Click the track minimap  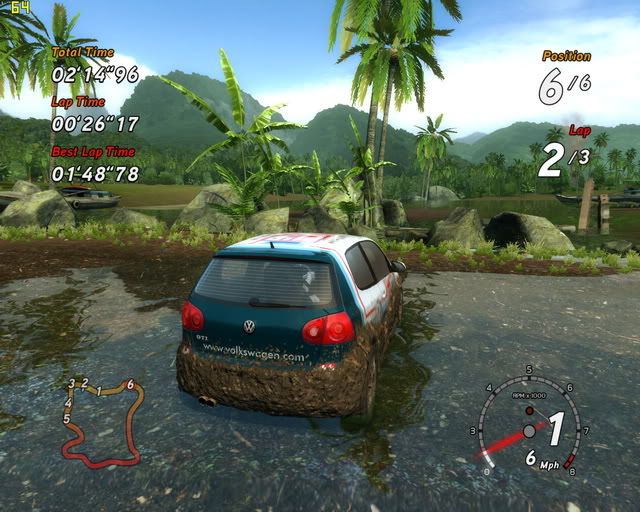(101, 423)
